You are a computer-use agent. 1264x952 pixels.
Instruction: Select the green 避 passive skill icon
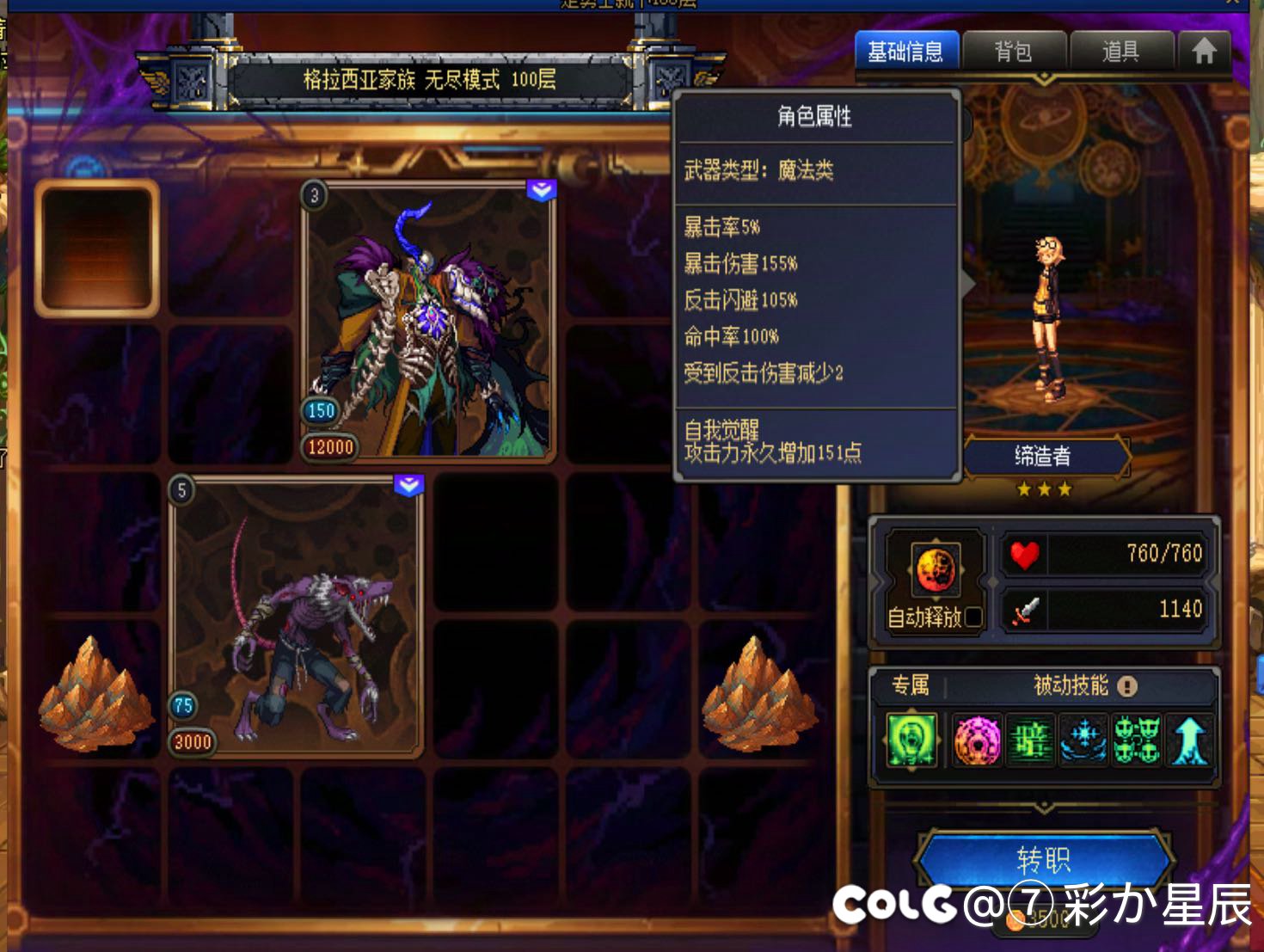1030,740
